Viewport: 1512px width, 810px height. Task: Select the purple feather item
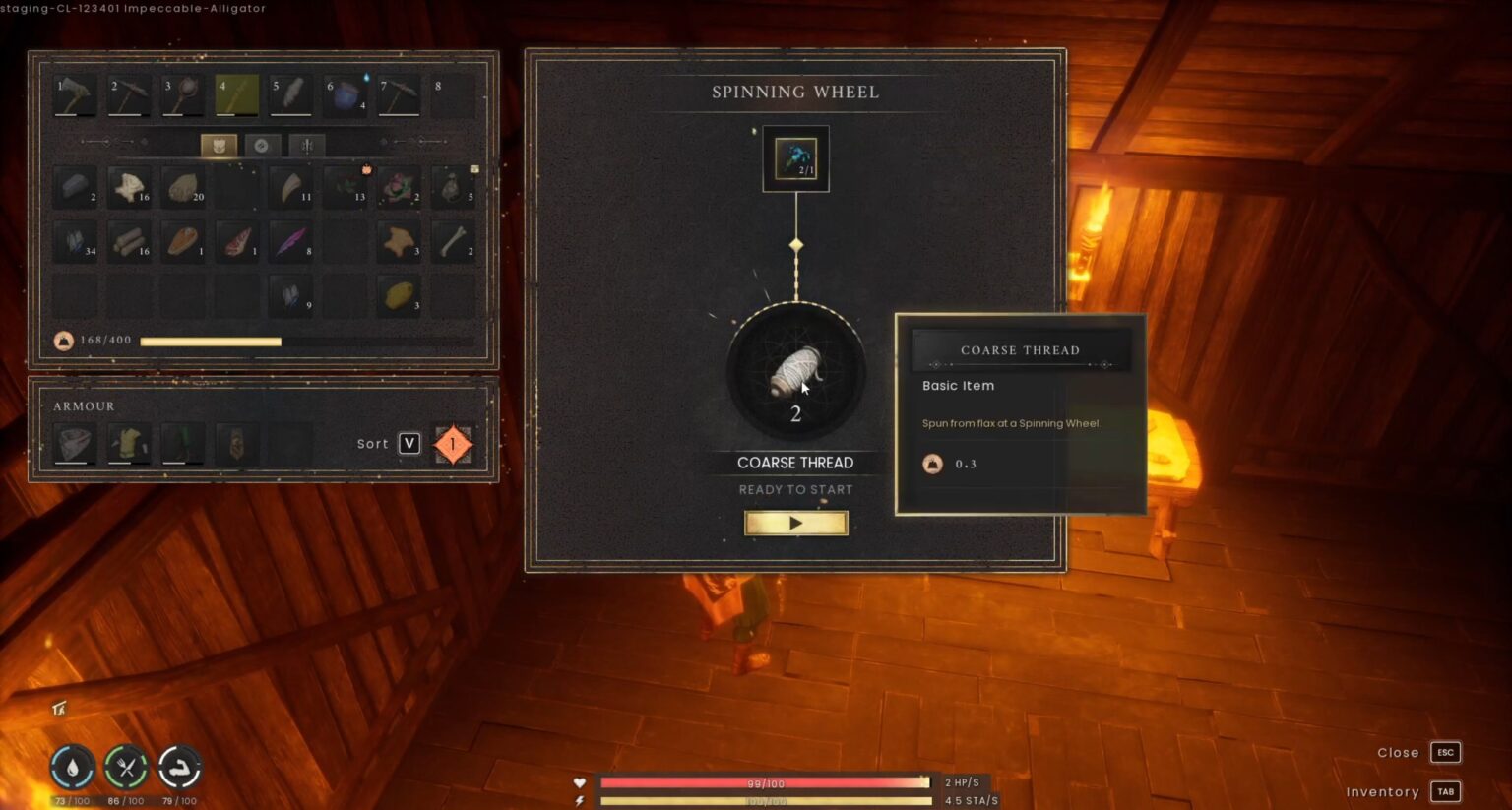pyautogui.click(x=290, y=241)
